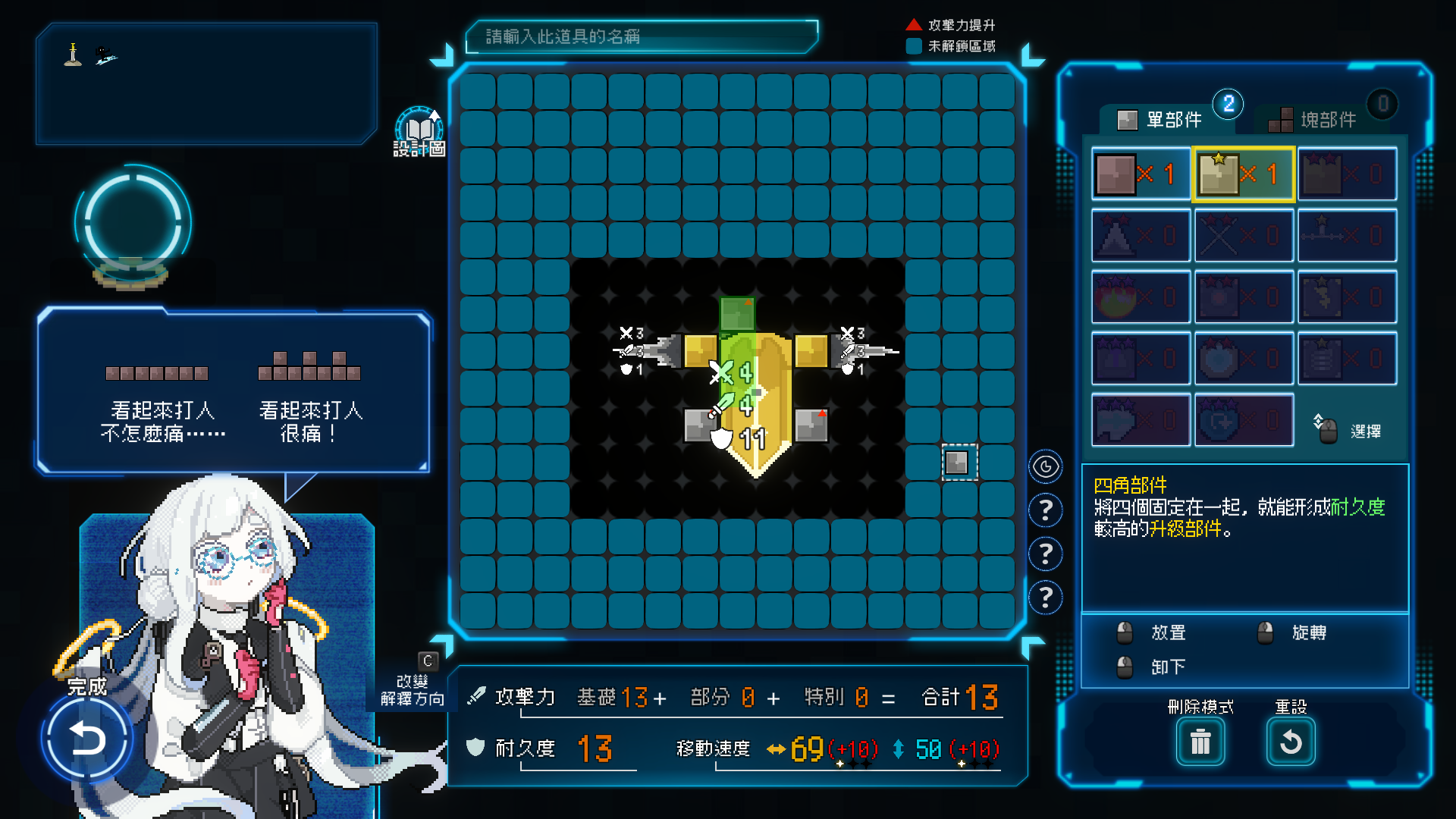
Task: Click the gray block with the red corner mark
Action: point(811,425)
